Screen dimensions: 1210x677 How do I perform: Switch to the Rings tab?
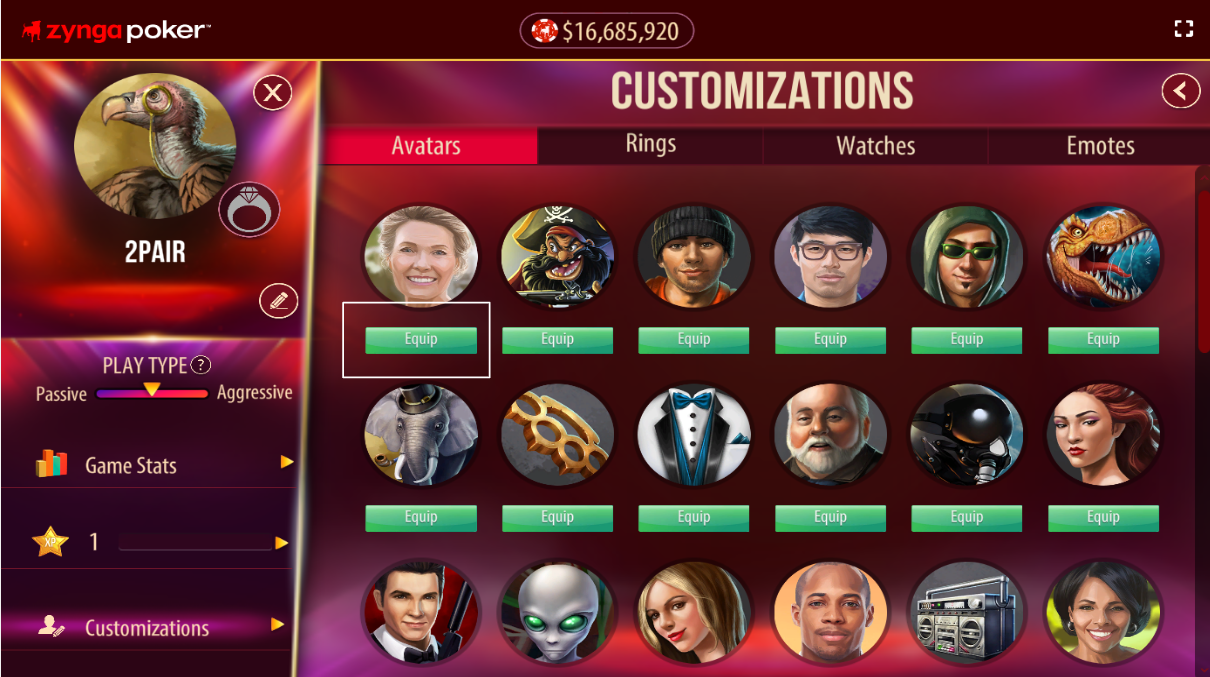click(651, 145)
